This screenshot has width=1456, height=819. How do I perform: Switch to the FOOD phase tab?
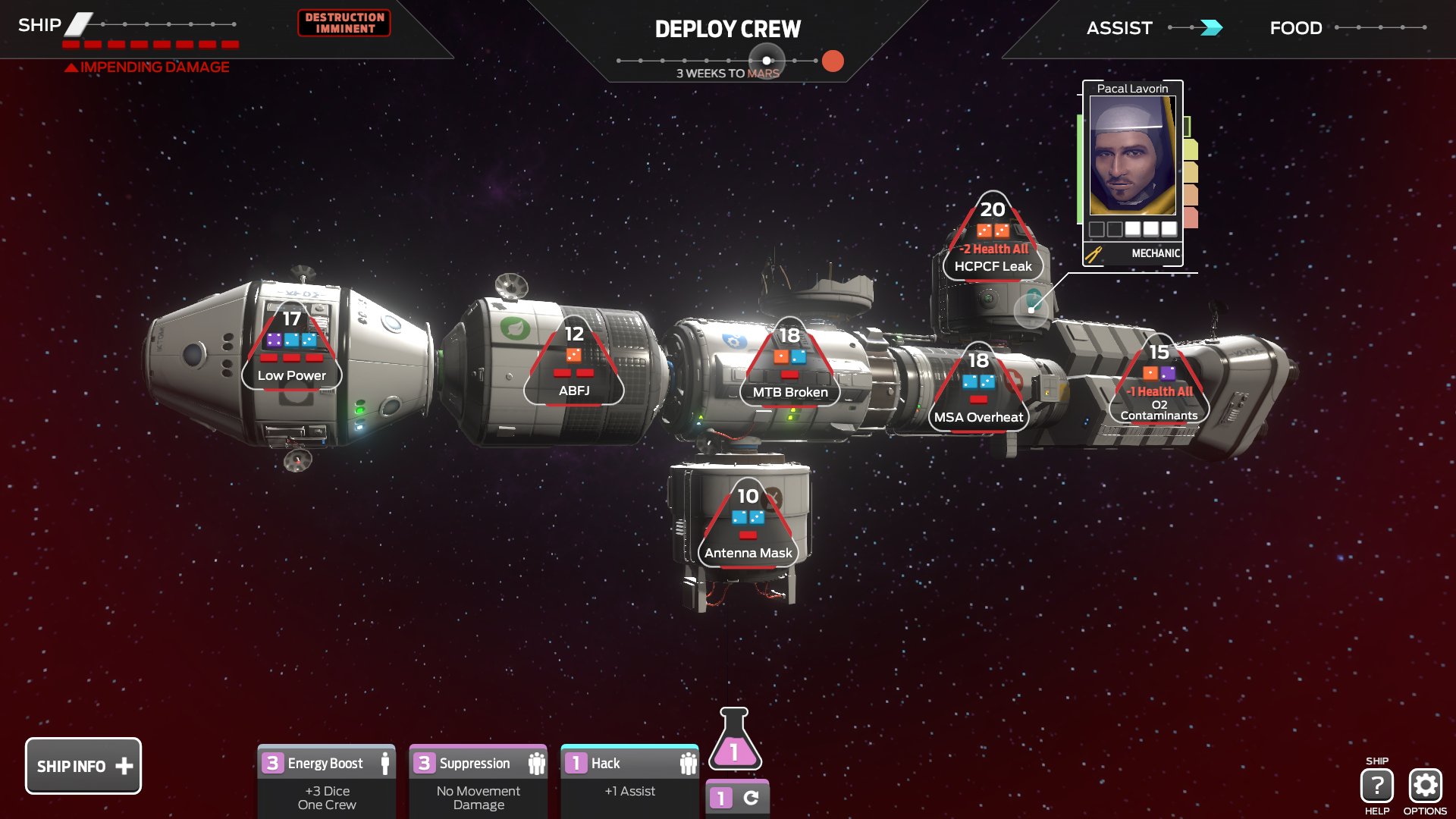point(1295,28)
